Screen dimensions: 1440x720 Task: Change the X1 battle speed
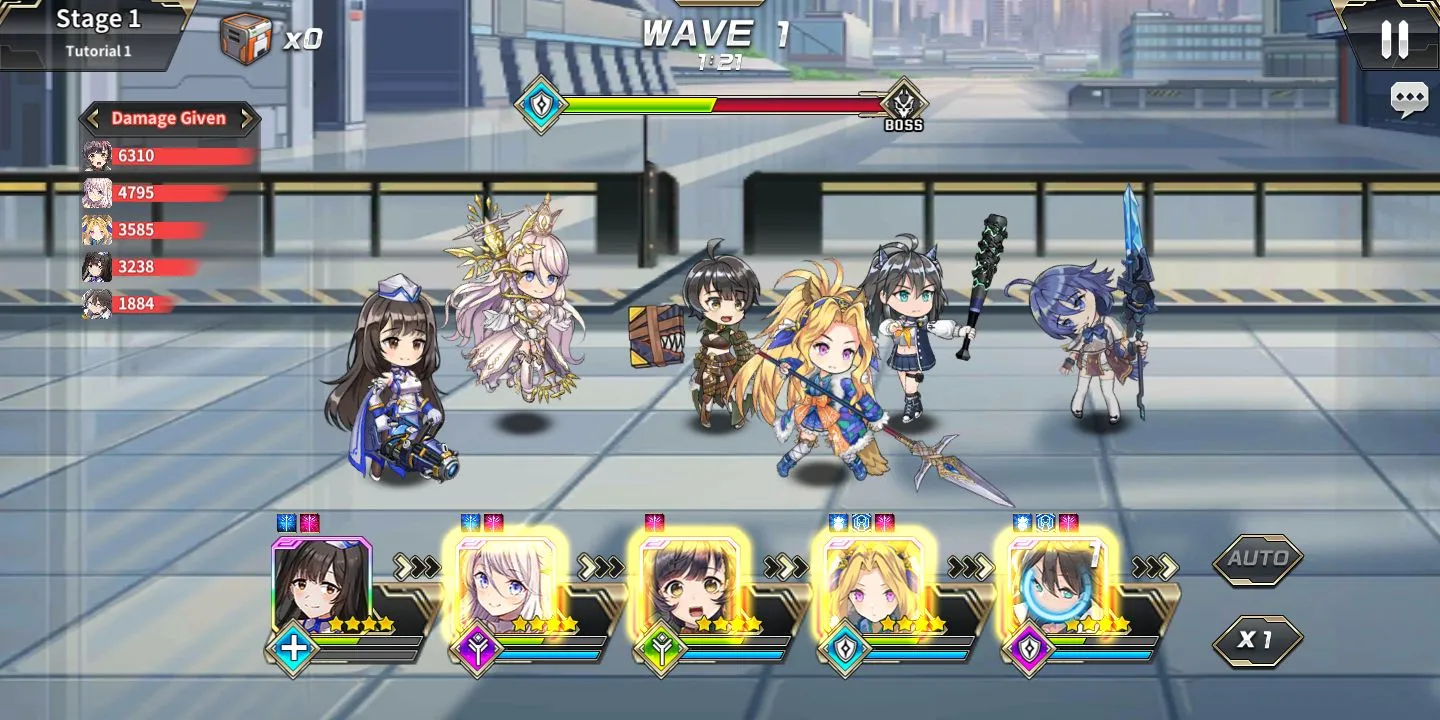pyautogui.click(x=1257, y=640)
